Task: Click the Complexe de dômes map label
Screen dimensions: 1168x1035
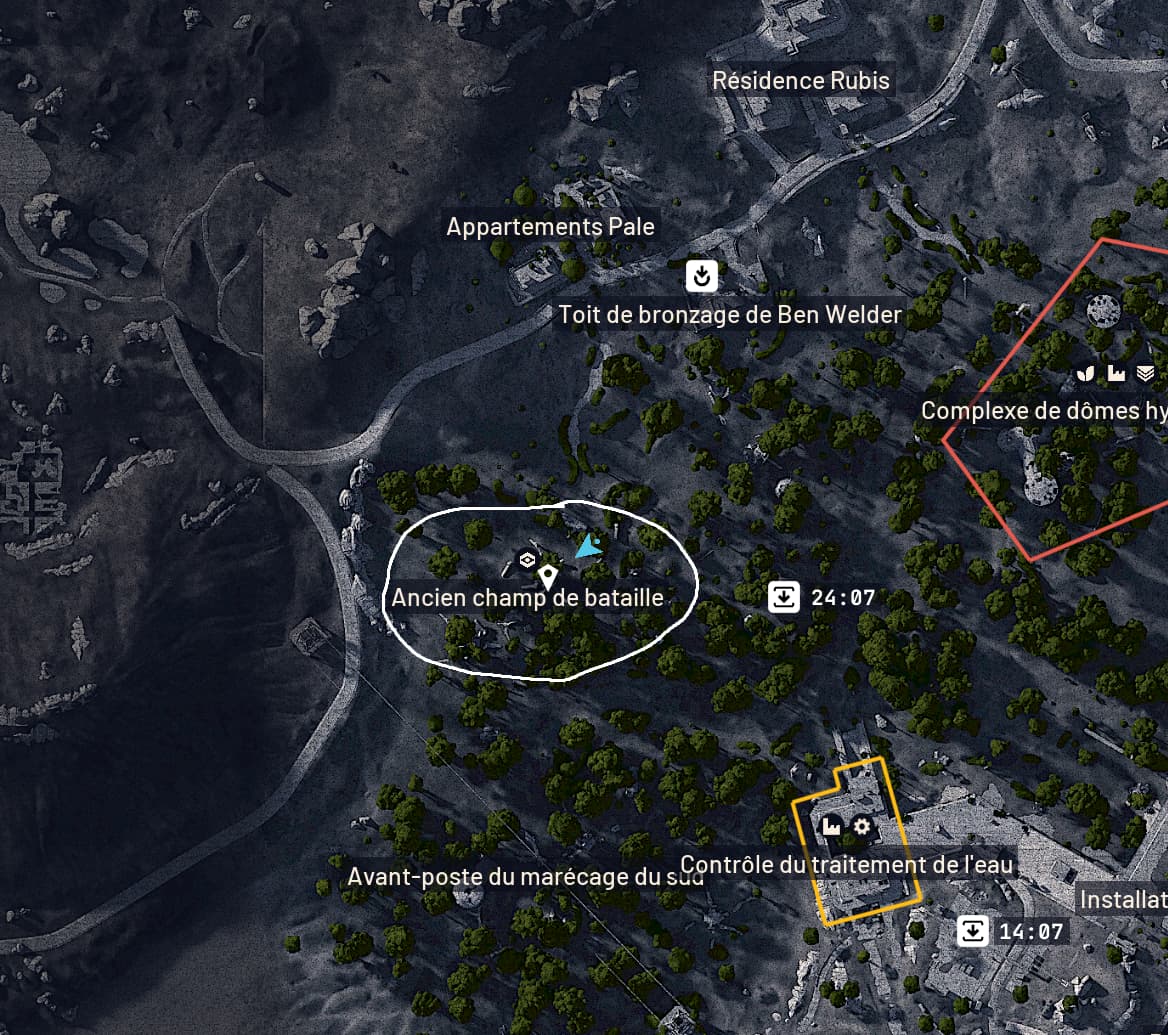Action: coord(1043,411)
